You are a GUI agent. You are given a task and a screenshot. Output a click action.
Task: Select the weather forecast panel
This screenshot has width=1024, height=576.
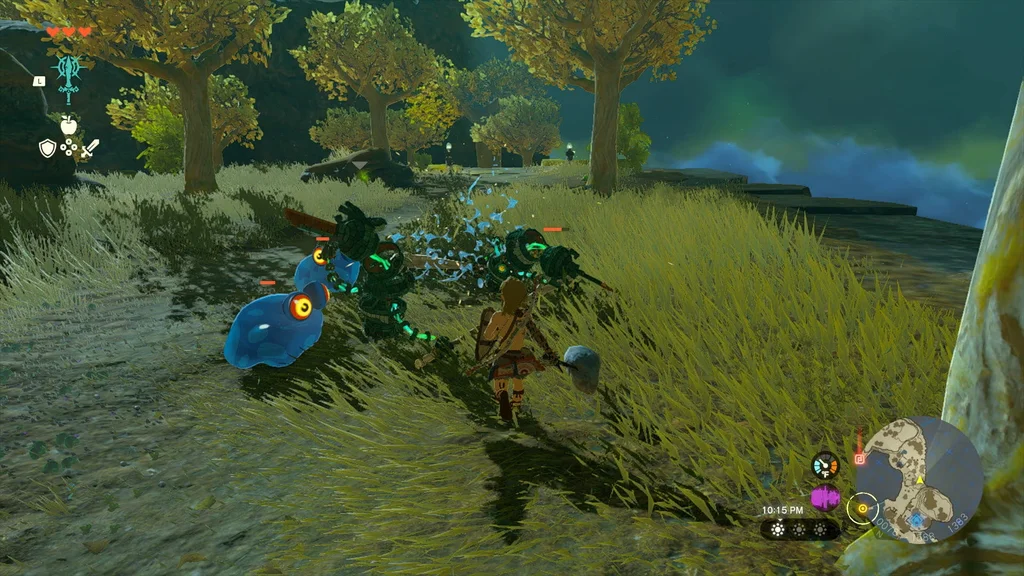click(x=800, y=529)
